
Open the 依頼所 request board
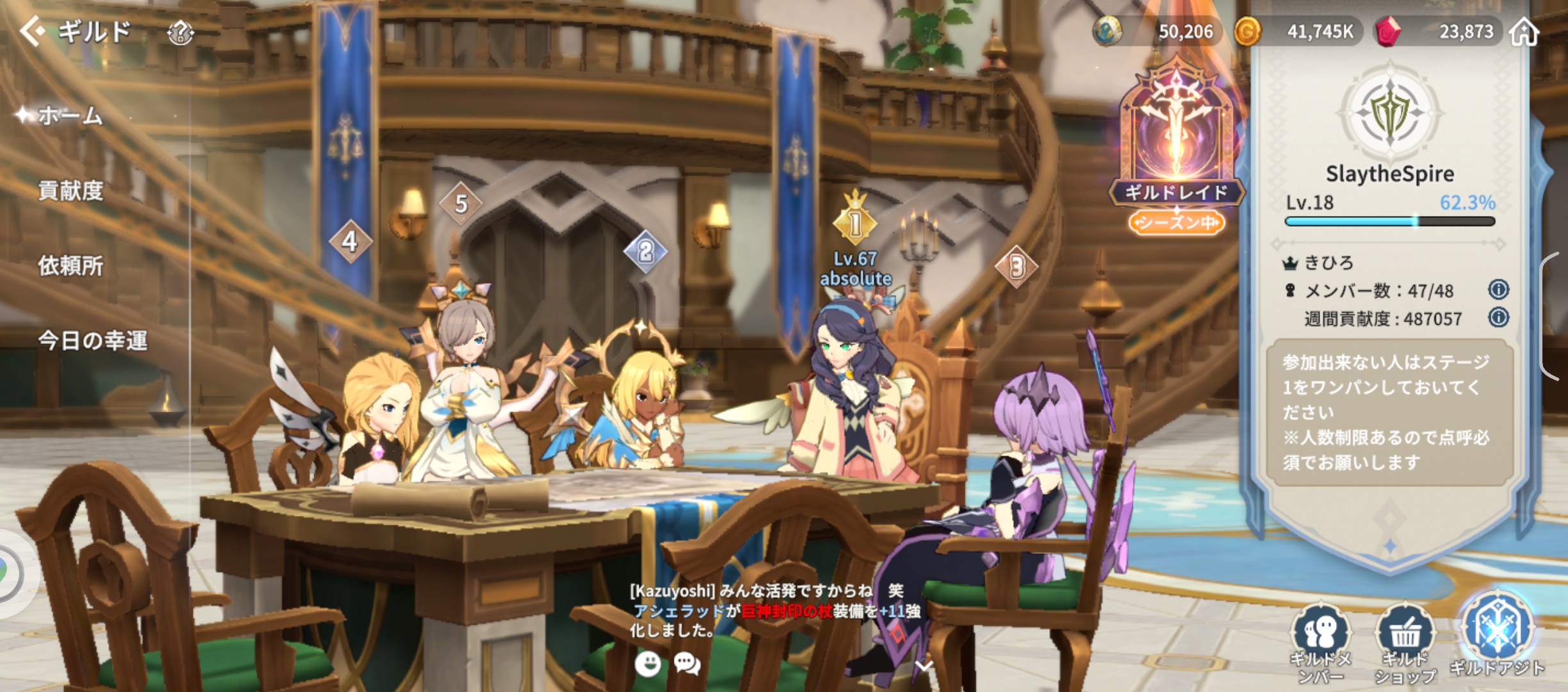(x=70, y=265)
